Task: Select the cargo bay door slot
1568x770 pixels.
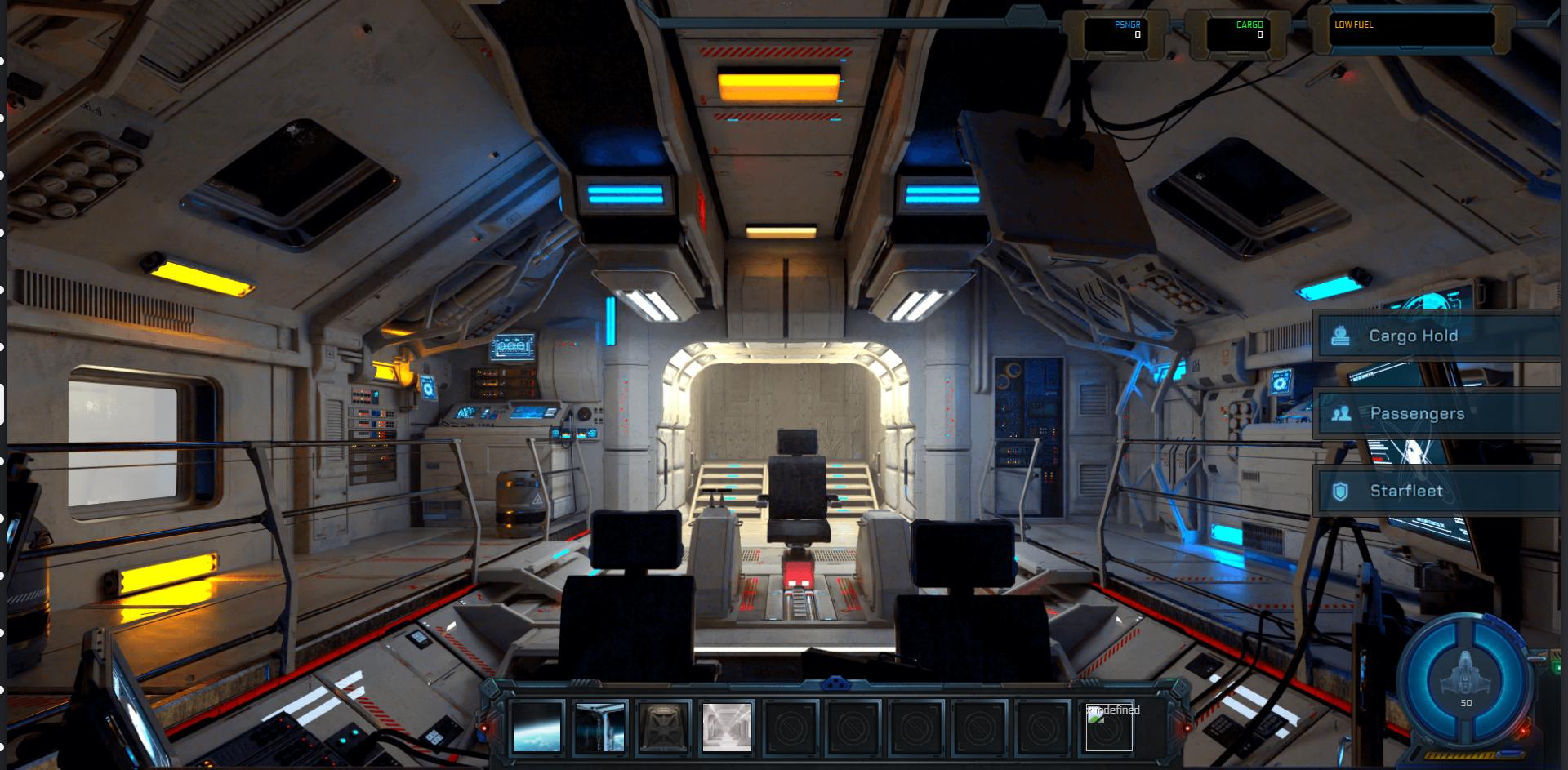Action: 663,727
